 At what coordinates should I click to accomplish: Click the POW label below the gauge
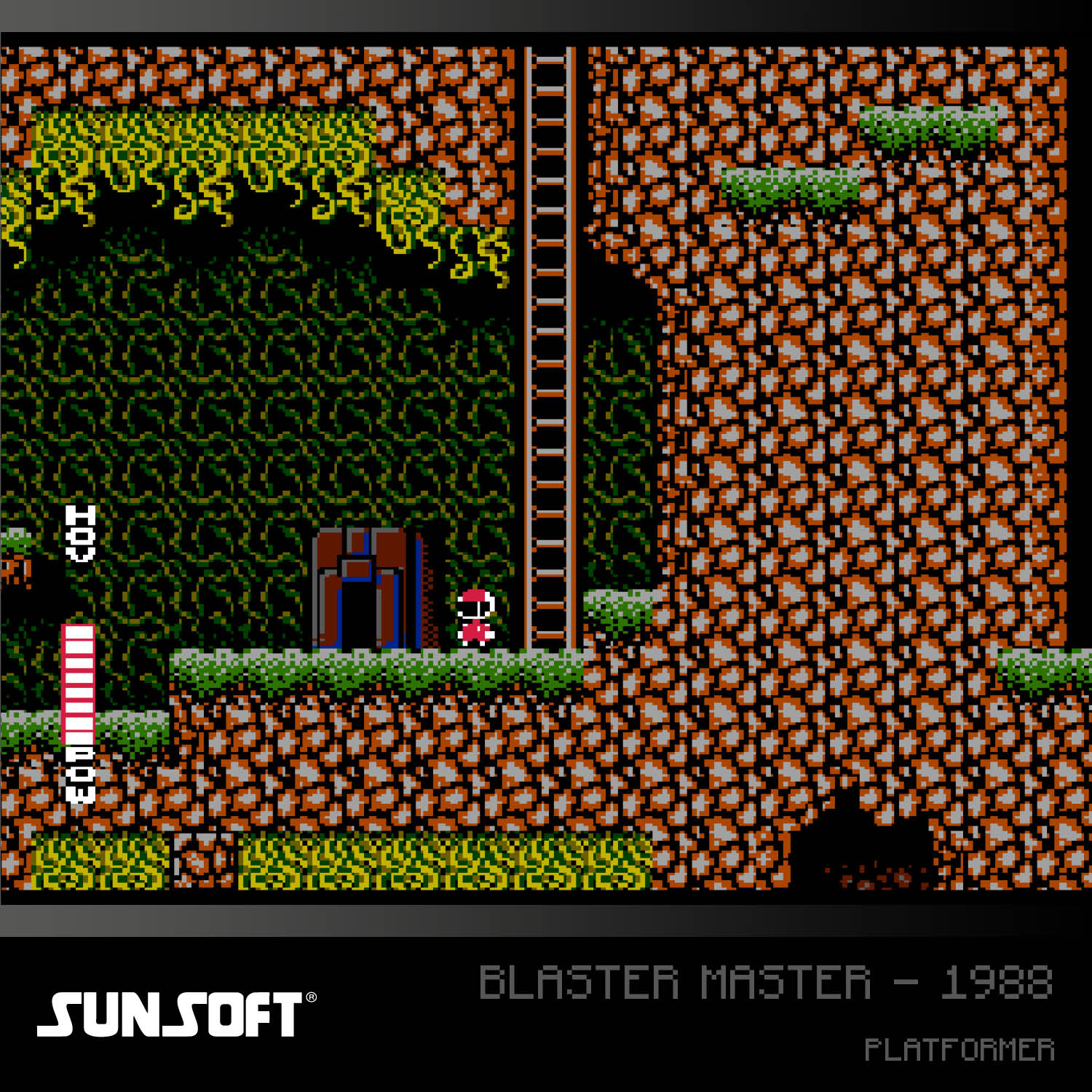[80, 775]
